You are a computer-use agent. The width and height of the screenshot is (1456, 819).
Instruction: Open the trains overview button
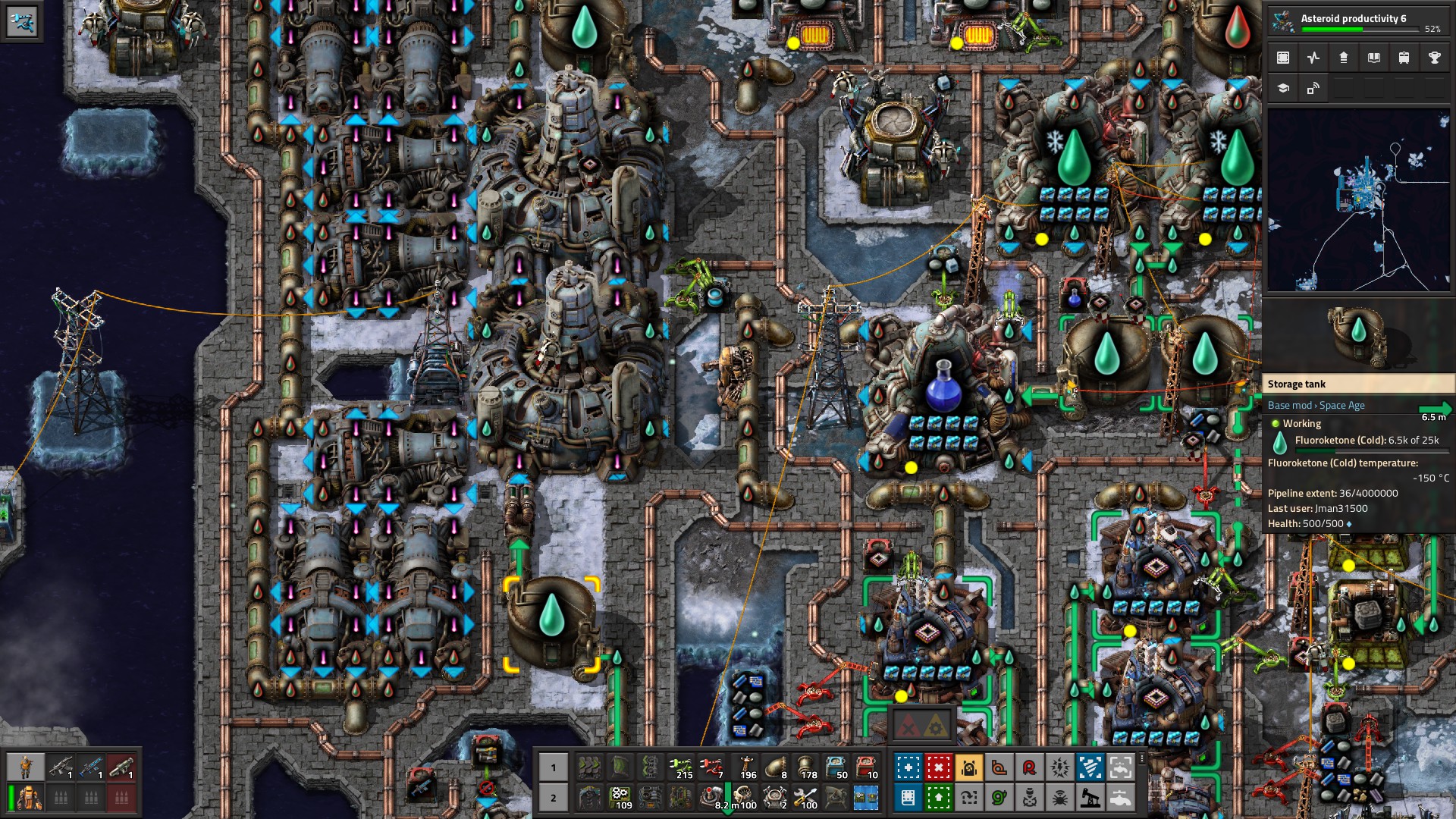pos(1404,58)
